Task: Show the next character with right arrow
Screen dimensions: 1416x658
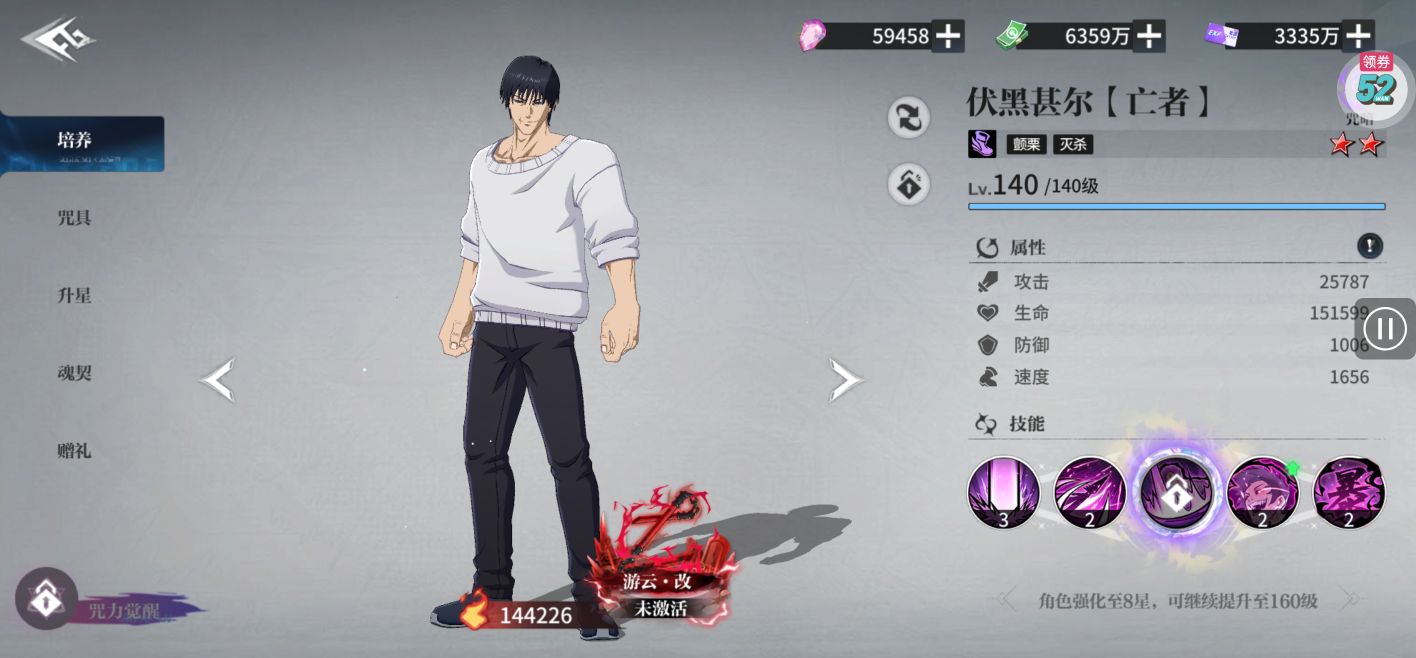Action: (x=846, y=380)
